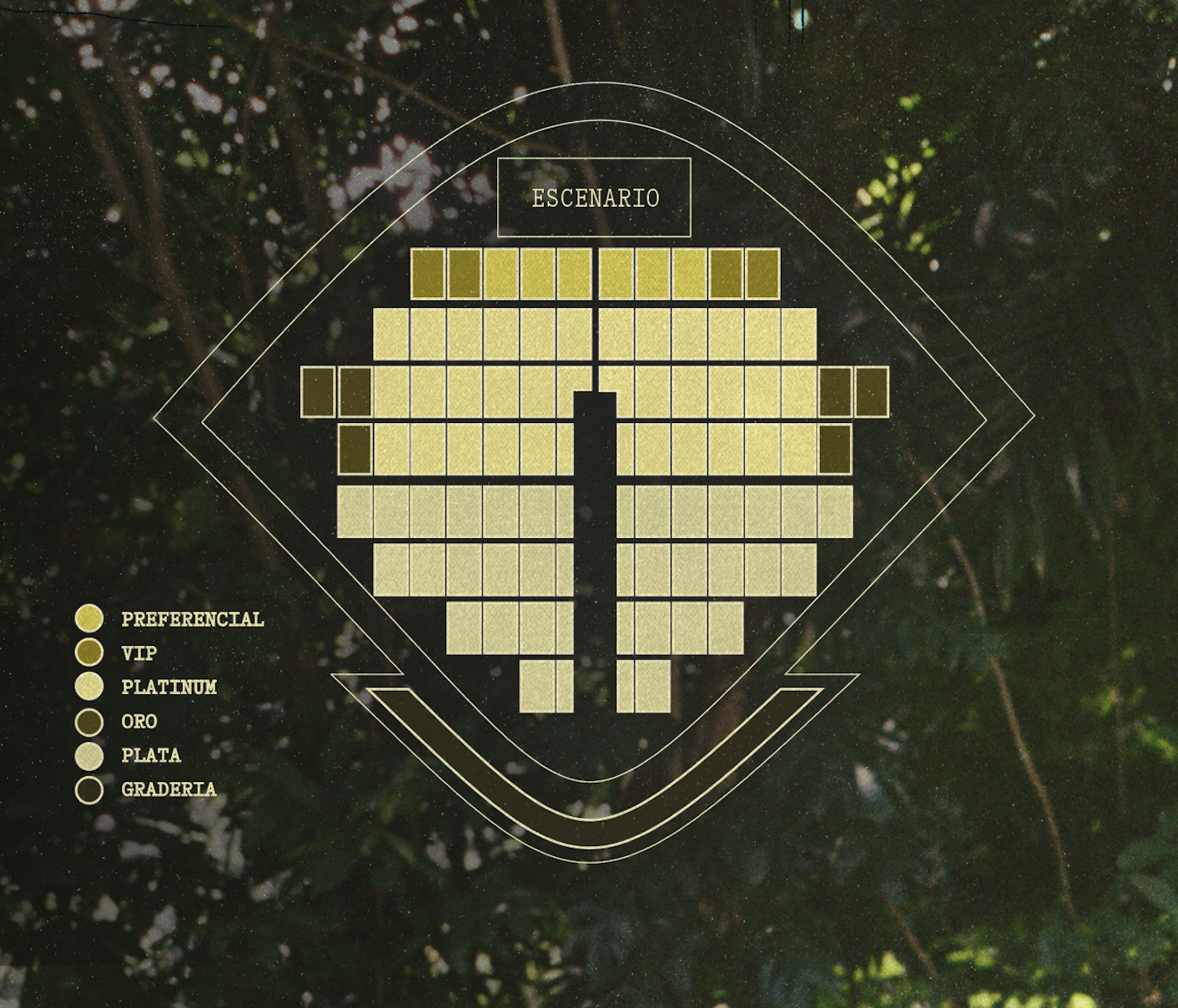Viewport: 1178px width, 1008px height.
Task: Click the GRADERIA legend label
Action: tap(169, 789)
